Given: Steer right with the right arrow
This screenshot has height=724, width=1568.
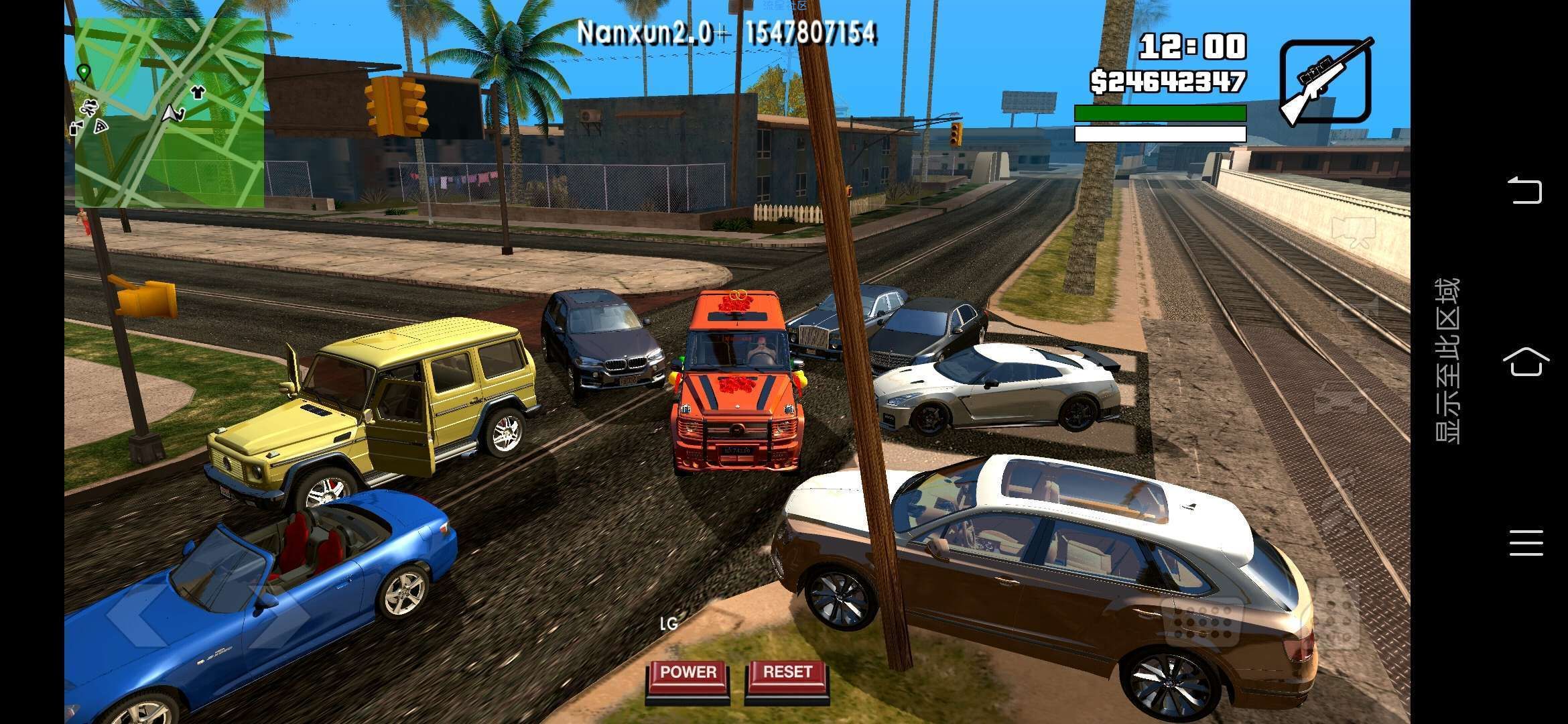Looking at the screenshot, I should click(x=278, y=615).
